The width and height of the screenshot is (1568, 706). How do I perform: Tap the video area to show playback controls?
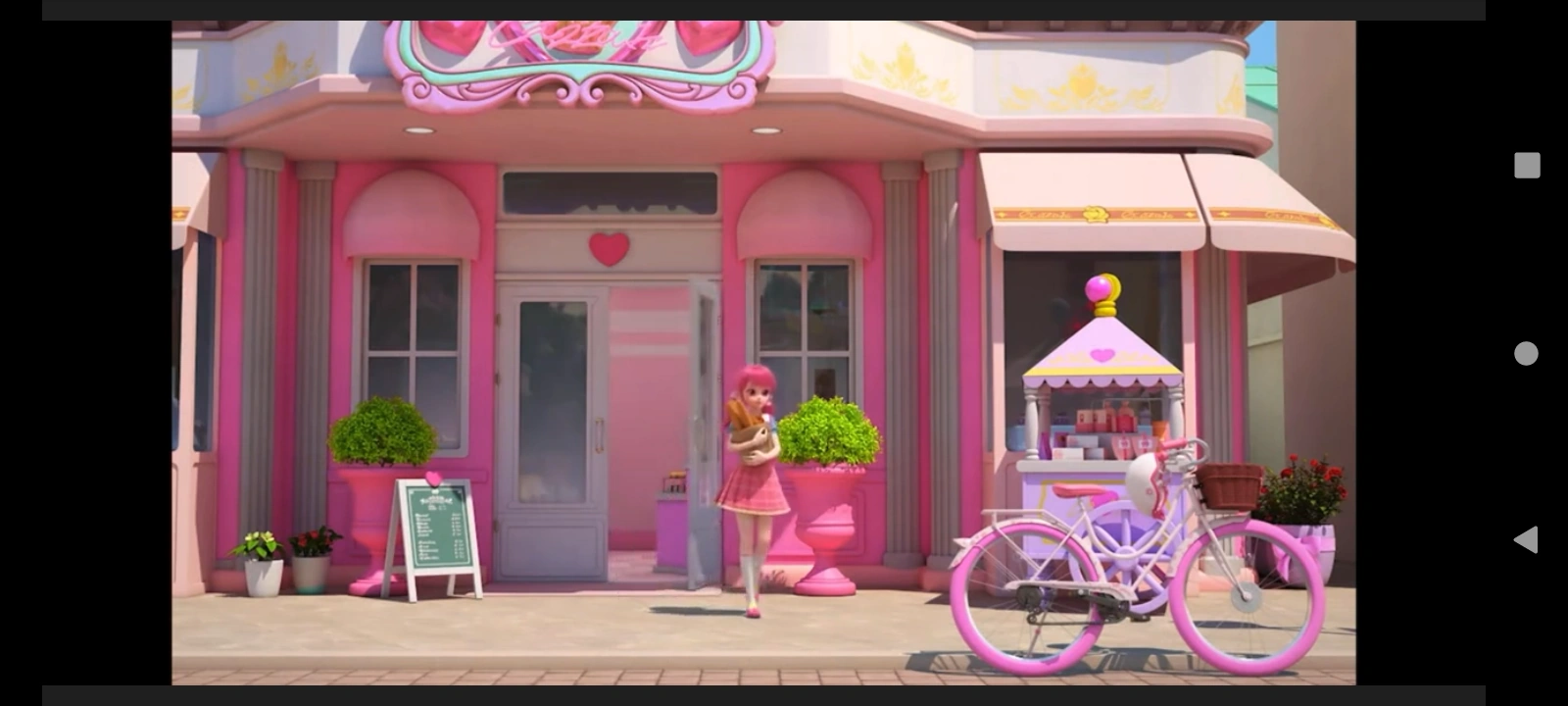[764, 353]
